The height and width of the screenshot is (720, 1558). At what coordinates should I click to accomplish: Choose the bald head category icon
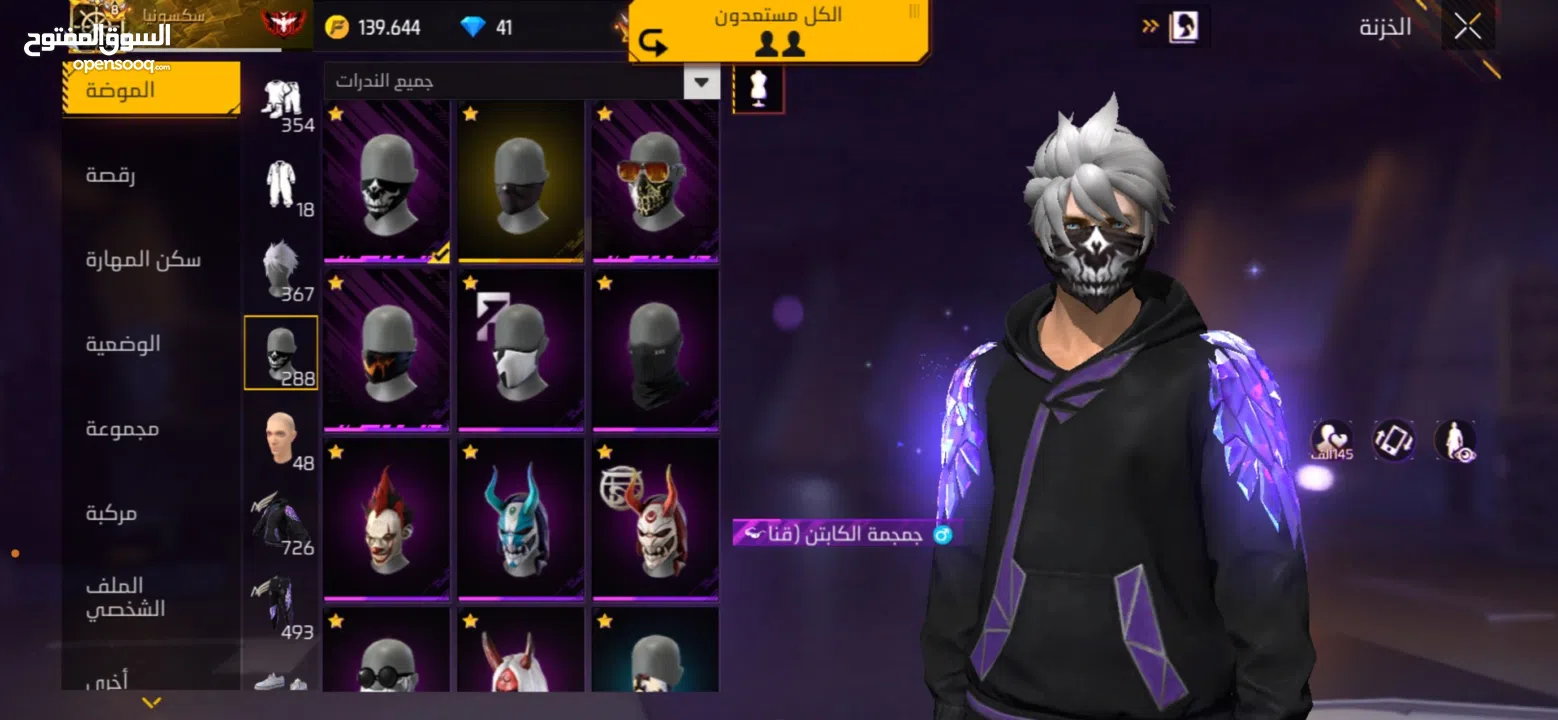click(281, 439)
